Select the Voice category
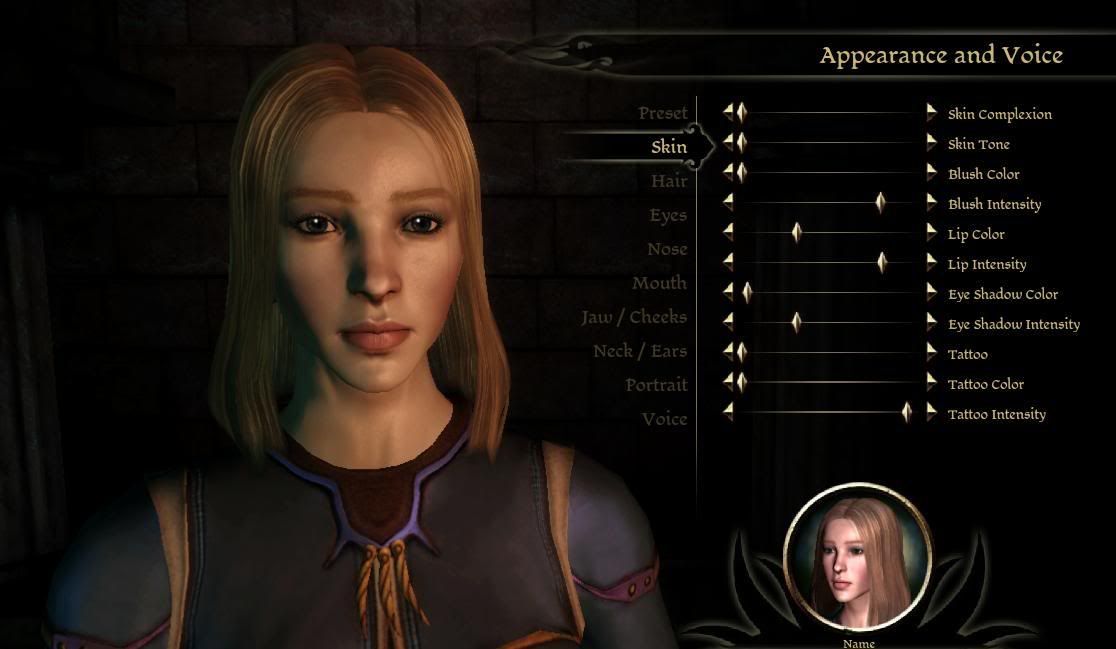 coord(664,419)
